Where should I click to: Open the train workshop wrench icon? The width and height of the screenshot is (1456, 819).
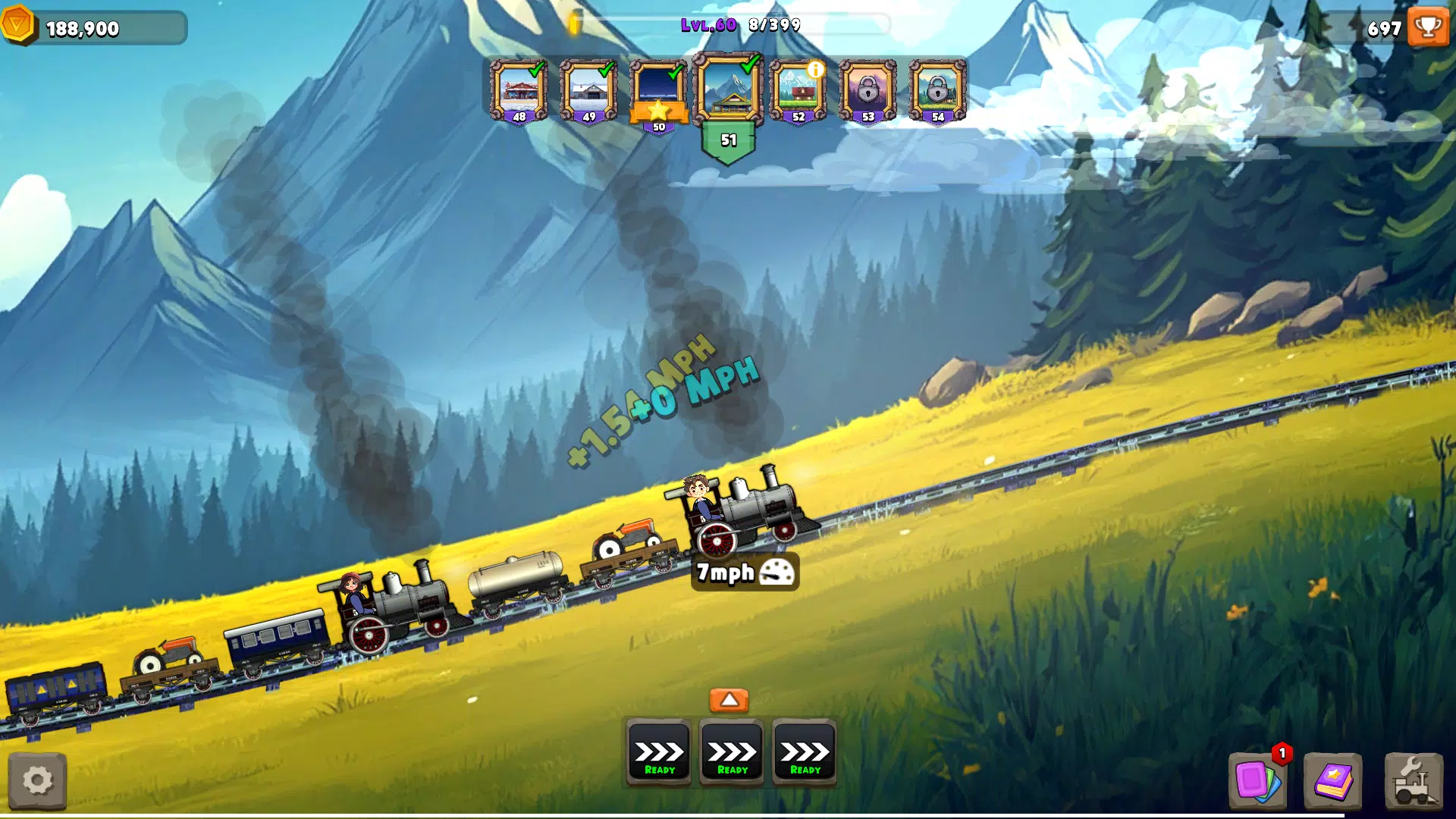1413,780
